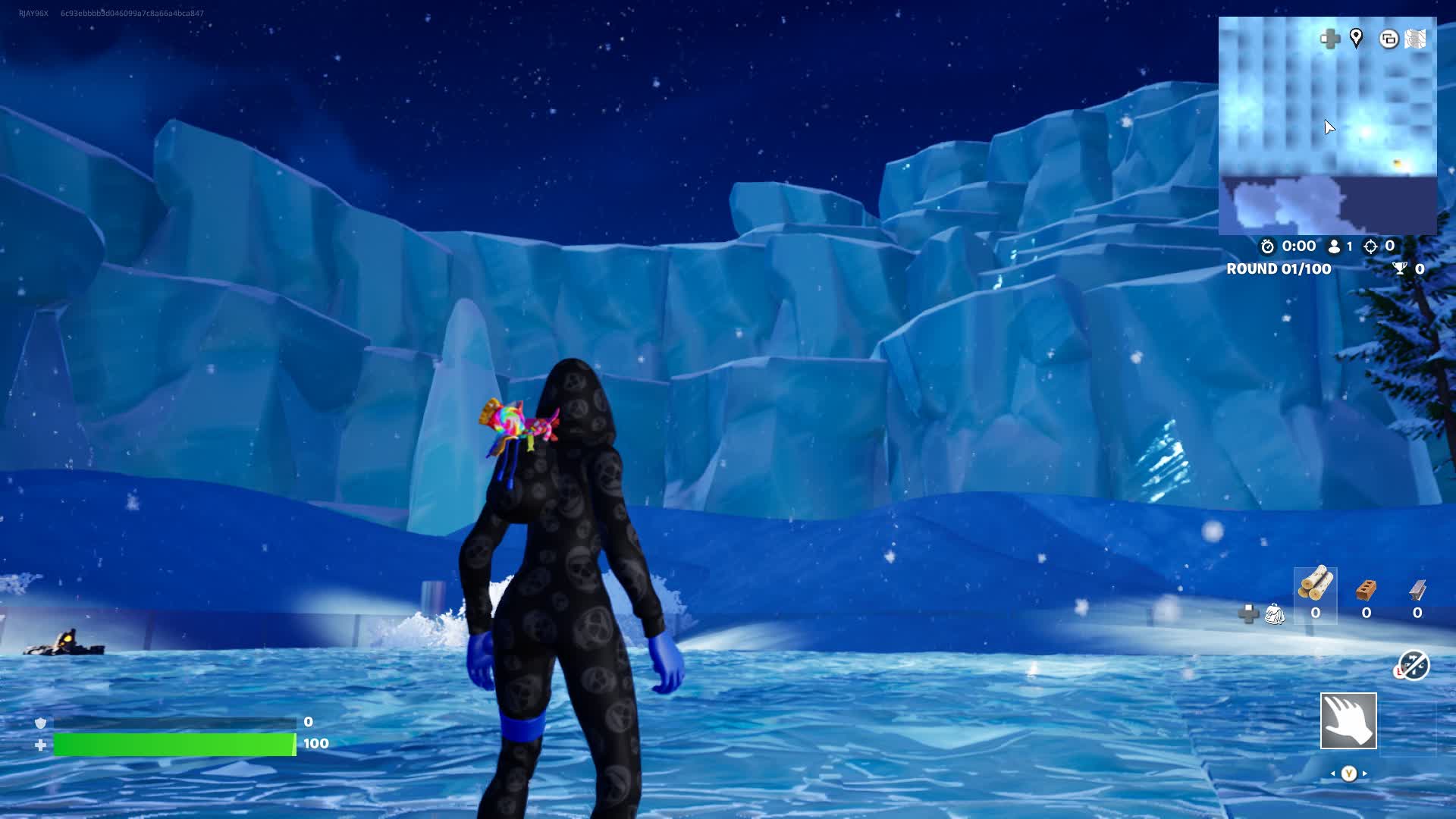Open the backpack inventory icon
Image resolution: width=1456 pixels, height=819 pixels.
tap(1275, 613)
